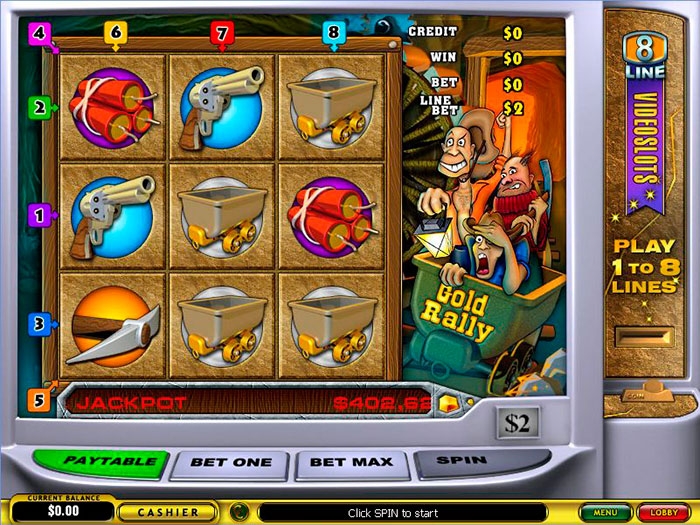
Task: Choose the BET MAX button
Action: [352, 463]
